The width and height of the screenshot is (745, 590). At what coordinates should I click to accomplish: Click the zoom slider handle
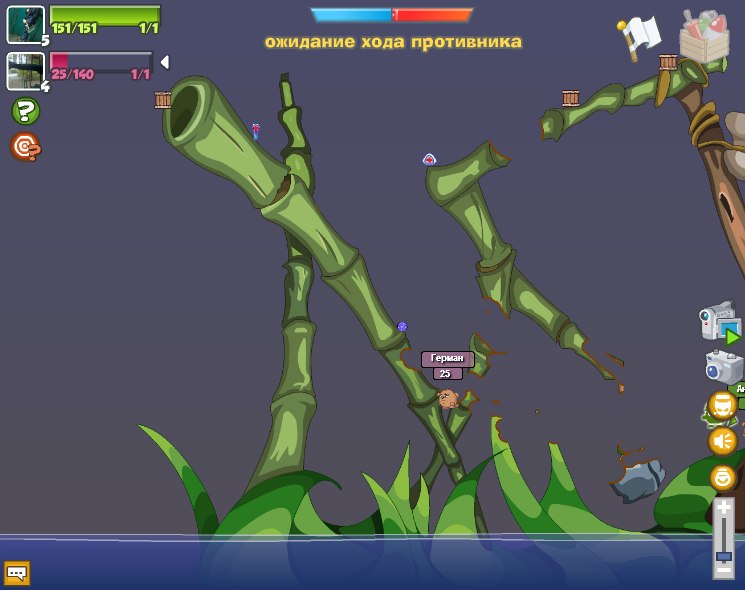pos(723,555)
